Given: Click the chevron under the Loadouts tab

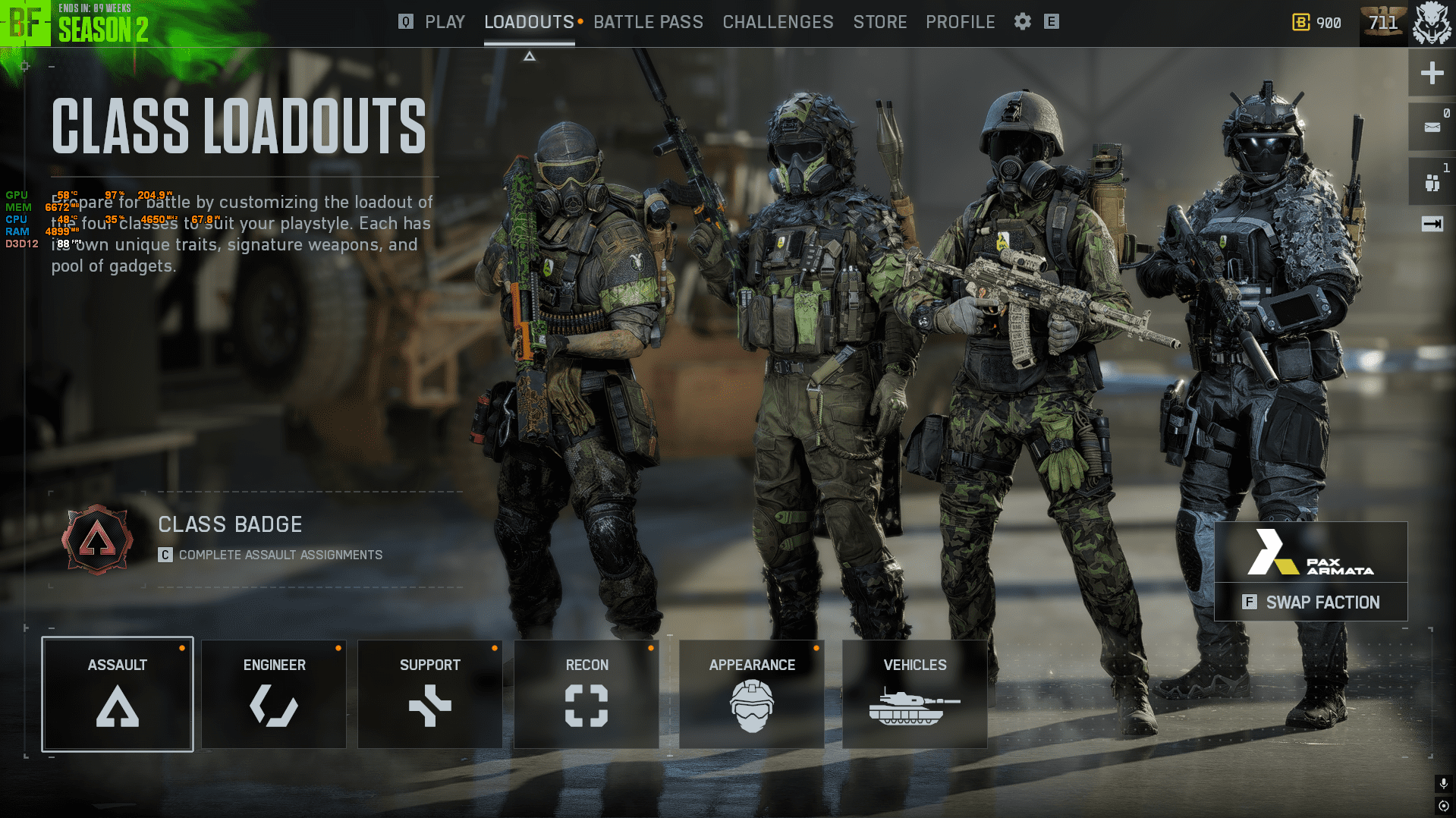Looking at the screenshot, I should pos(529,55).
